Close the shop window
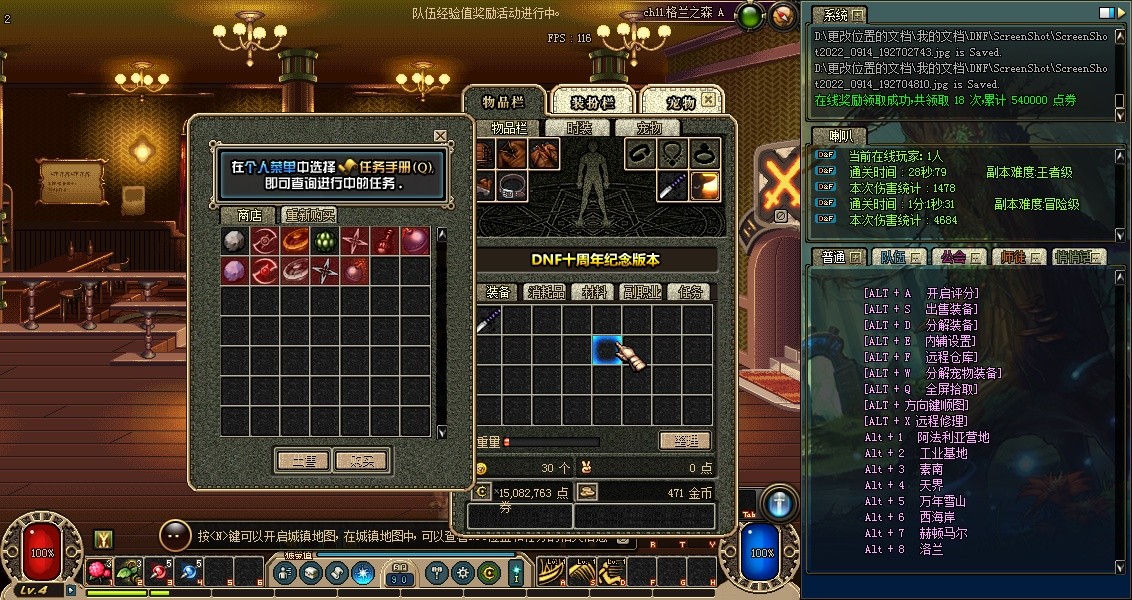The image size is (1132, 600). pos(440,135)
